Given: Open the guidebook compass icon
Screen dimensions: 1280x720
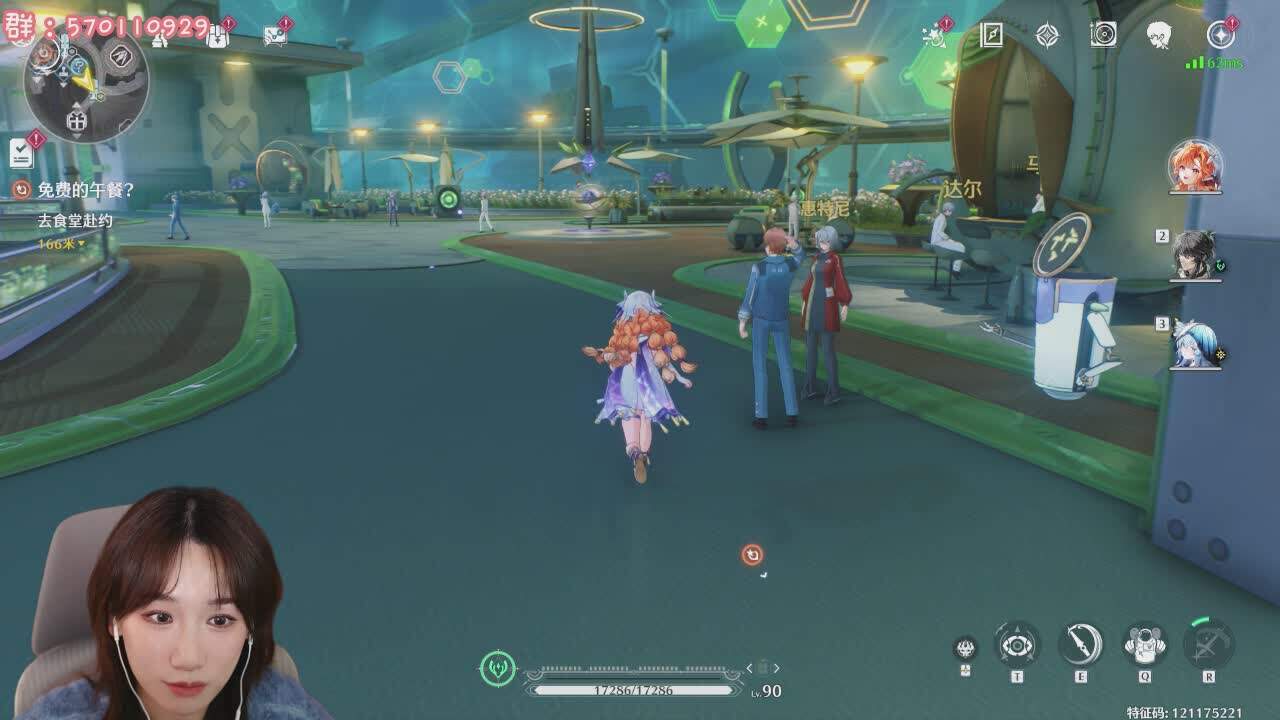Looking at the screenshot, I should (x=991, y=35).
